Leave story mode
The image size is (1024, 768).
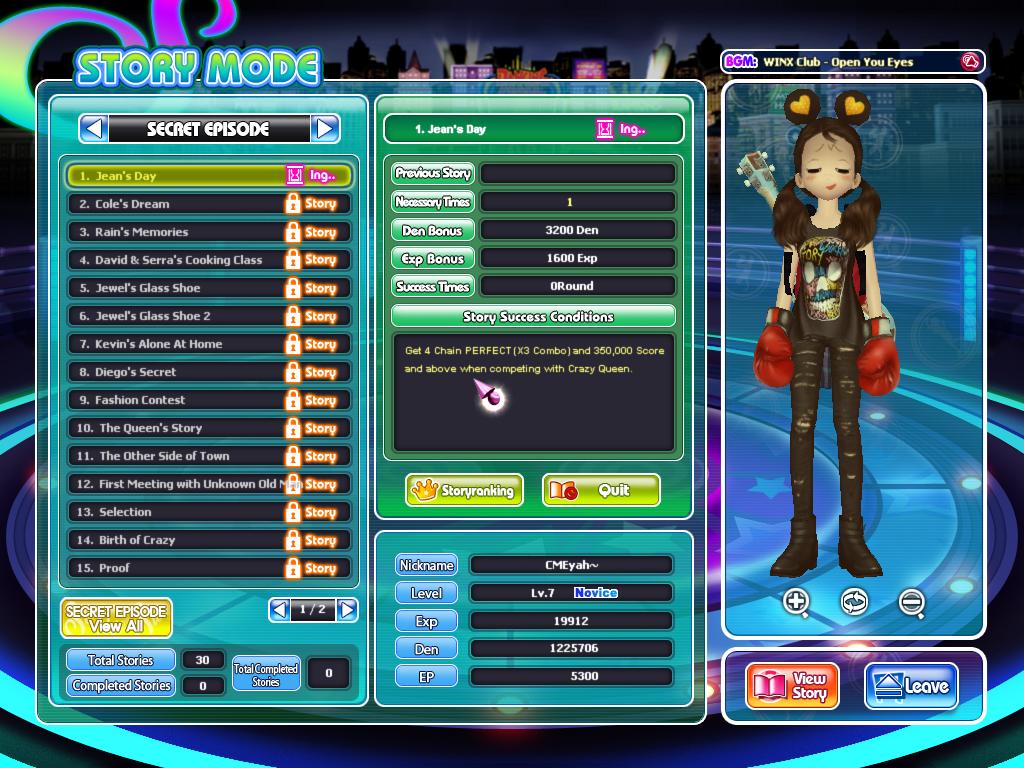click(x=911, y=686)
